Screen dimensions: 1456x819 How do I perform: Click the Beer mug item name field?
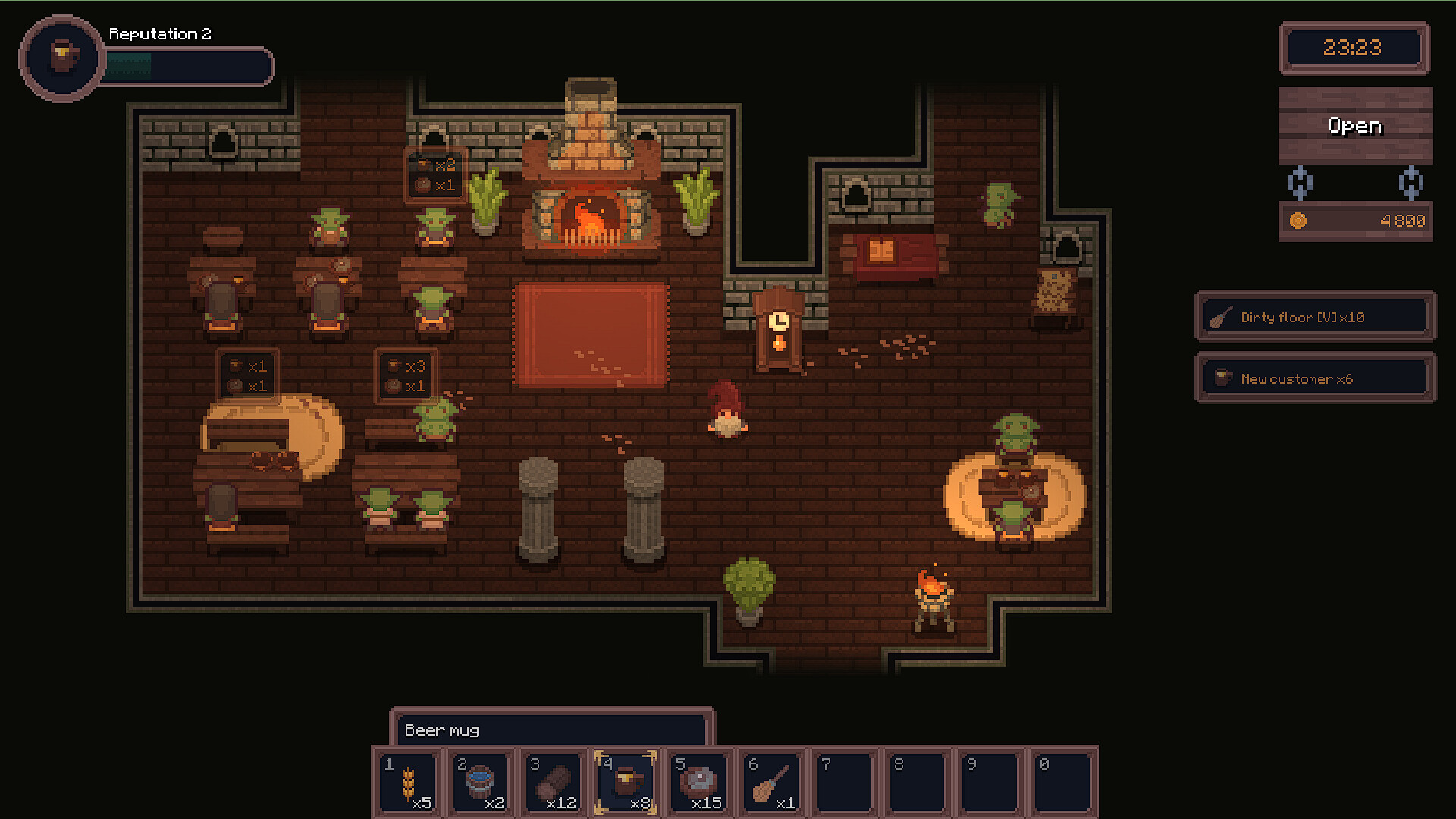551,730
